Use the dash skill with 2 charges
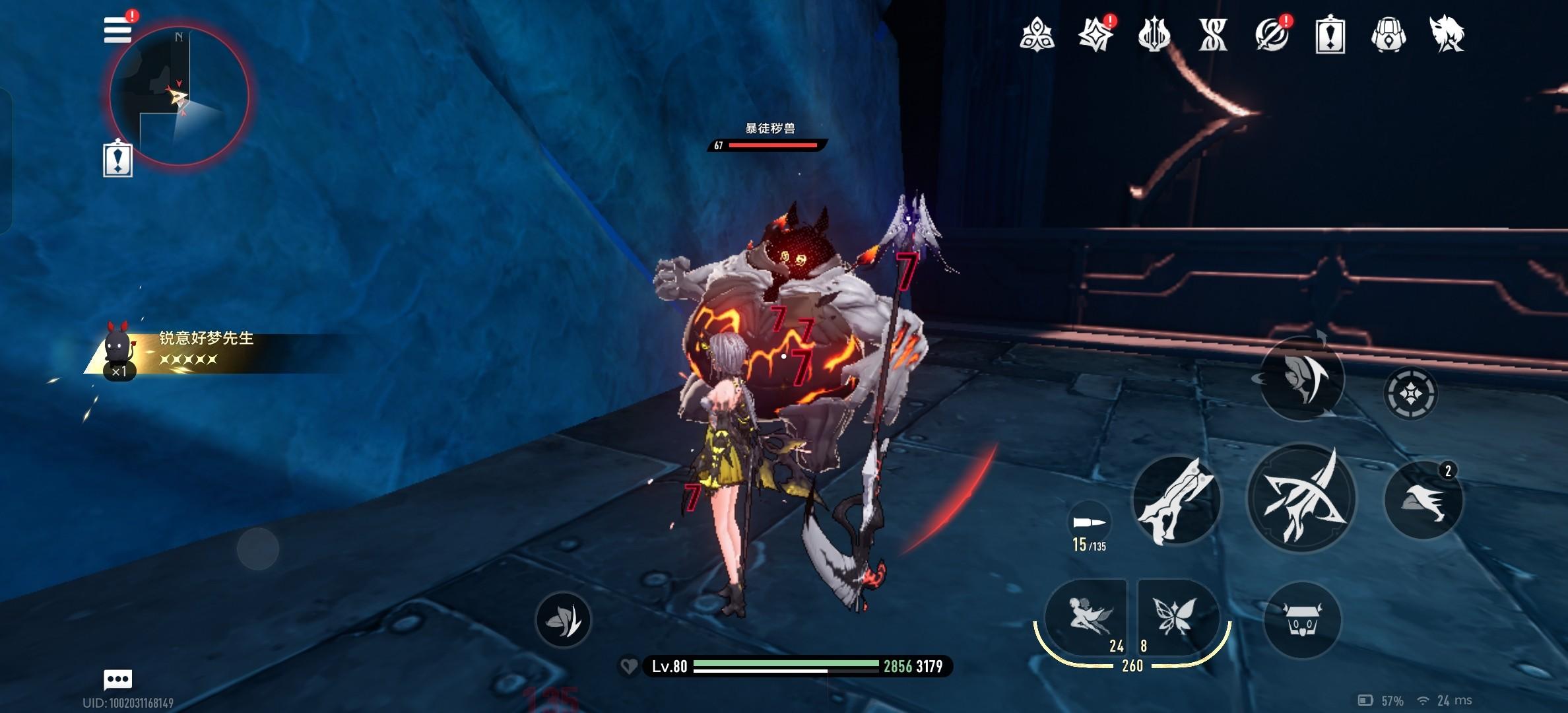Image resolution: width=1568 pixels, height=713 pixels. tap(1423, 500)
